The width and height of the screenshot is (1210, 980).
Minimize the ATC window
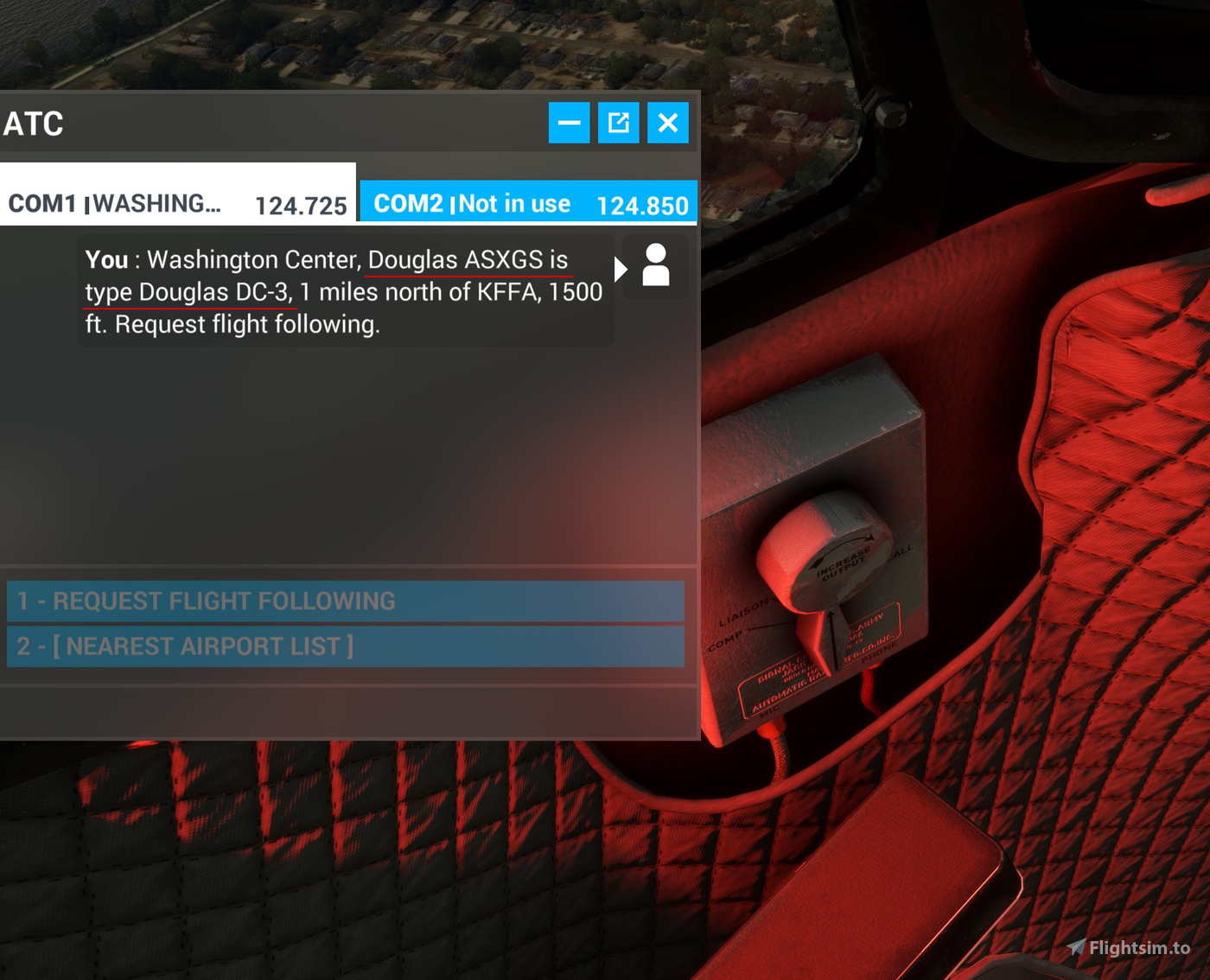coord(569,123)
